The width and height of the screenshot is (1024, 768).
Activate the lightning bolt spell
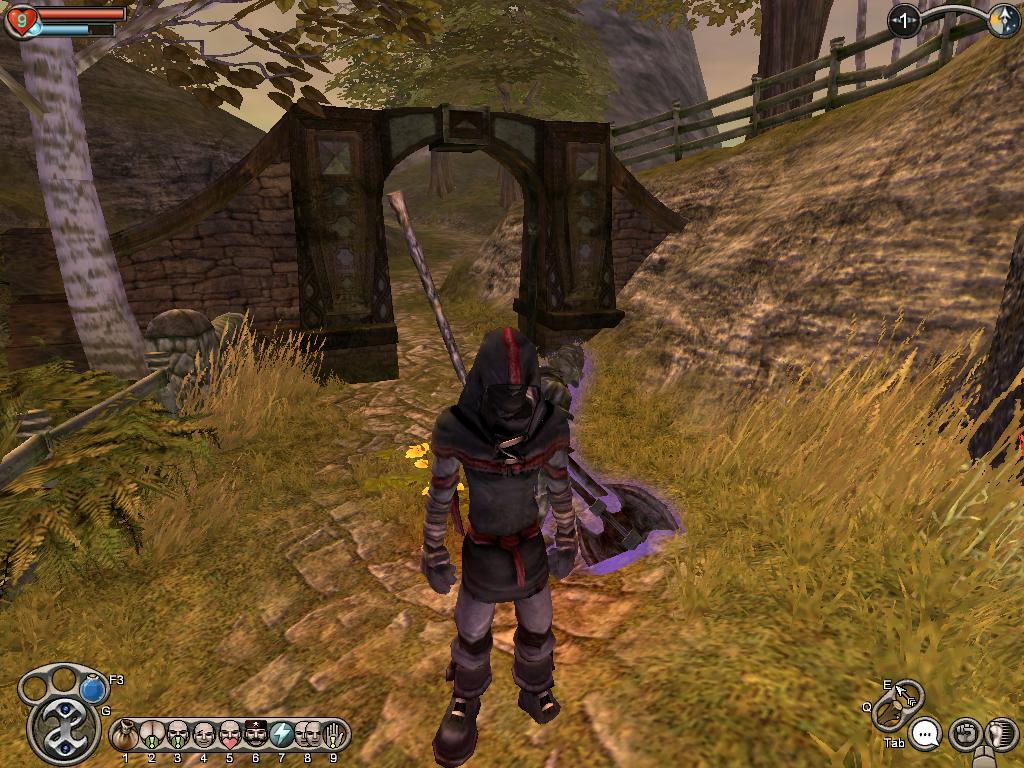[x=282, y=736]
